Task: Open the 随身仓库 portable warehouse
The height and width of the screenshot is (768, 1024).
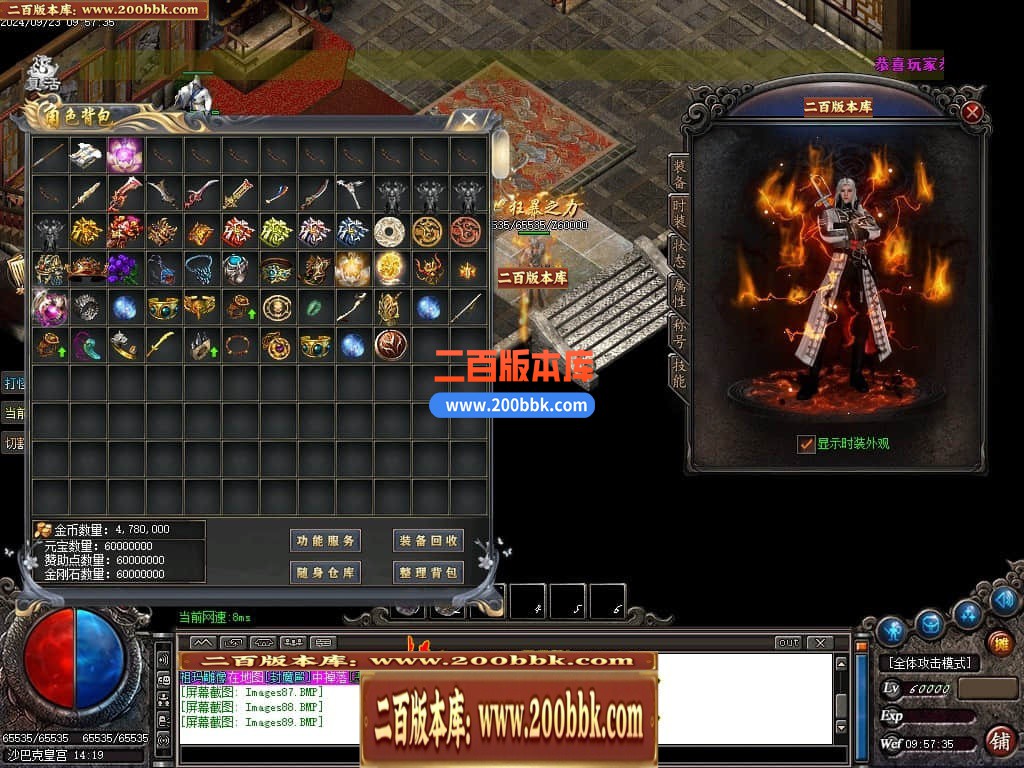Action: click(325, 572)
